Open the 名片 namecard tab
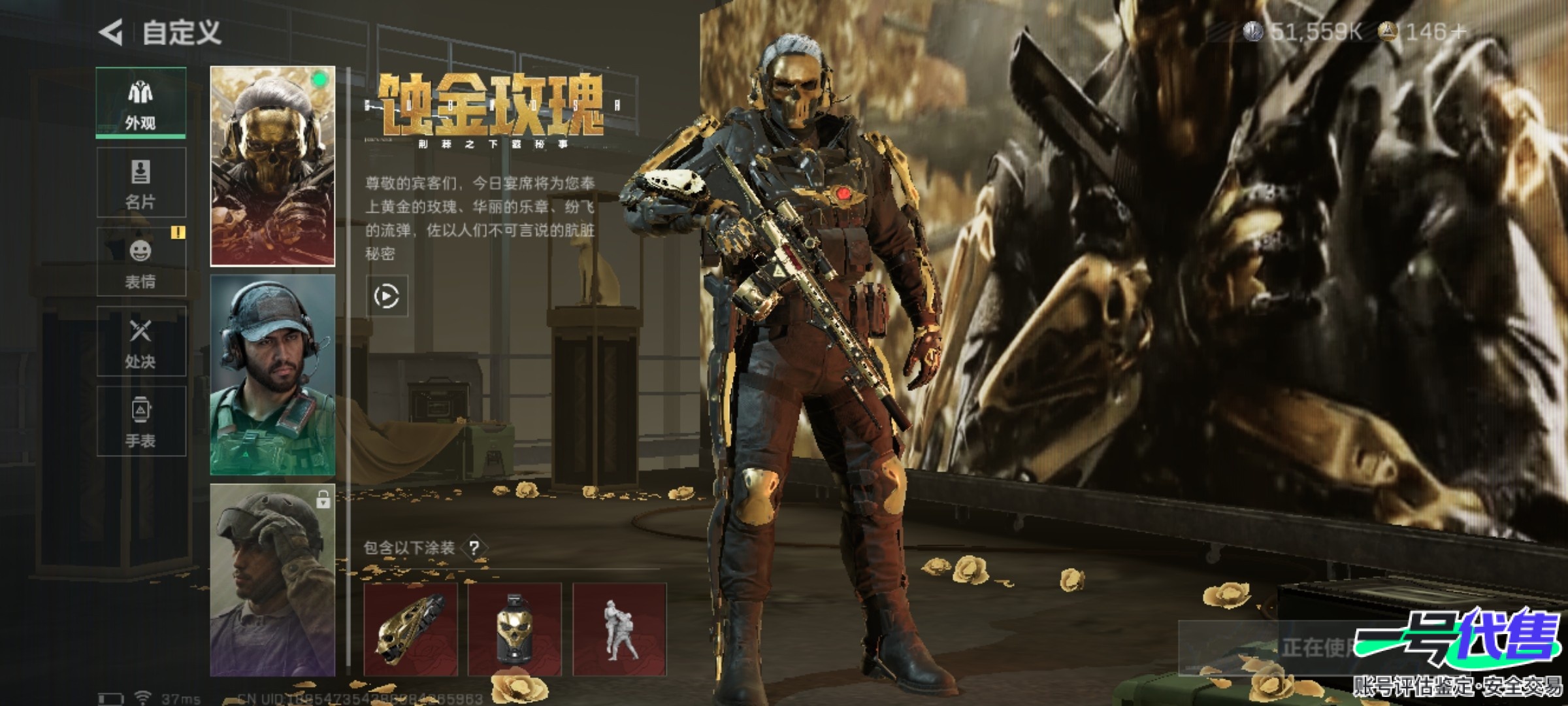 (x=140, y=182)
